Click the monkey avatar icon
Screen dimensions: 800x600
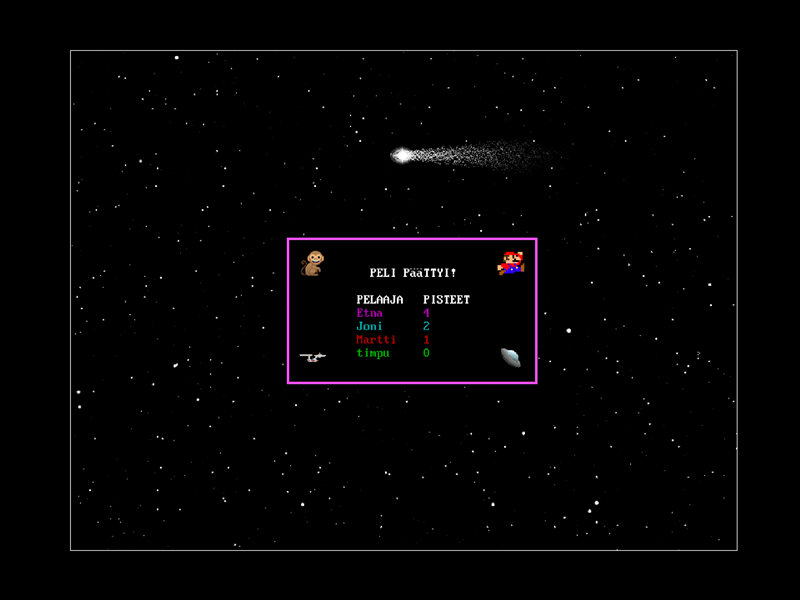(x=314, y=263)
